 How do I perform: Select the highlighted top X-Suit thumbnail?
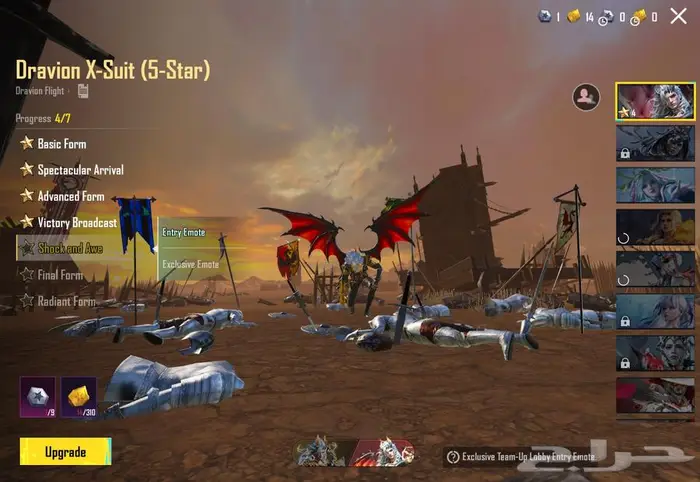point(655,101)
